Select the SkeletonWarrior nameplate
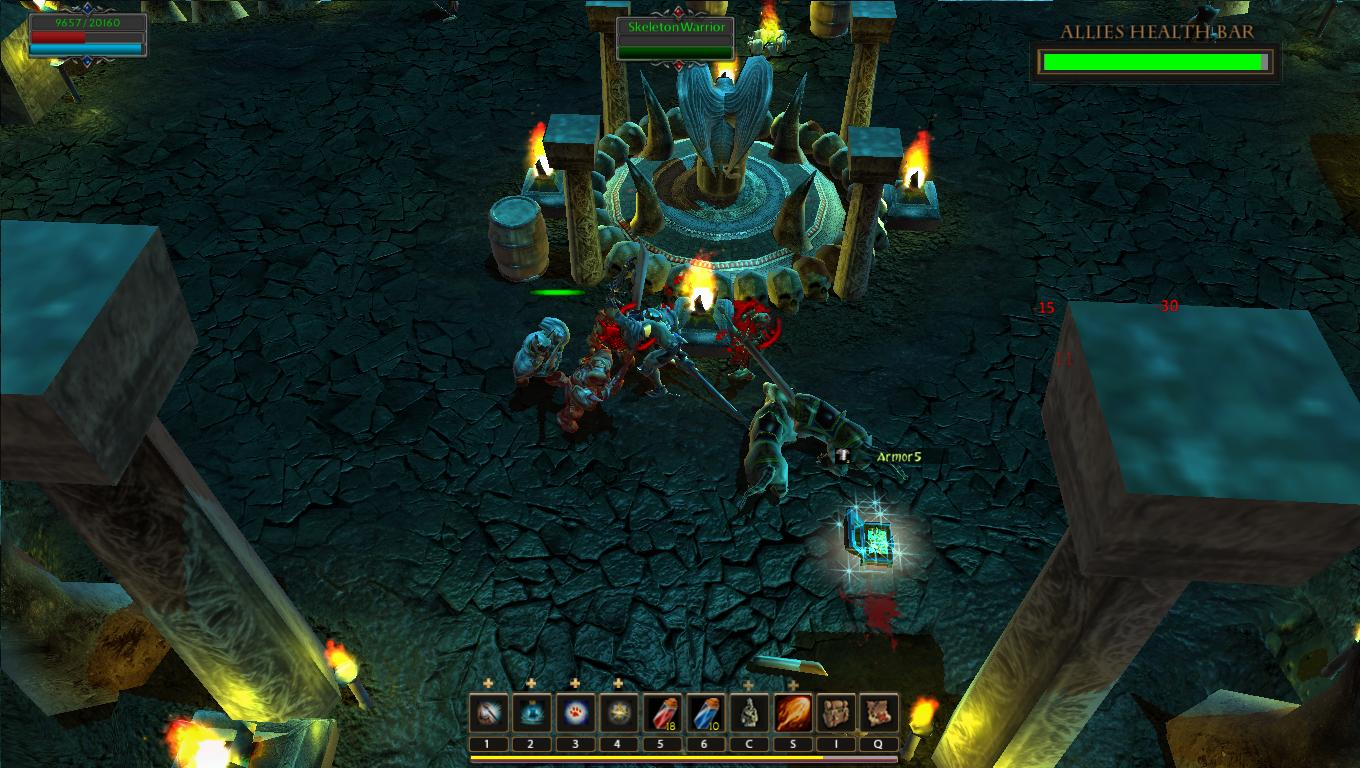The width and height of the screenshot is (1360, 768). pyautogui.click(x=676, y=29)
